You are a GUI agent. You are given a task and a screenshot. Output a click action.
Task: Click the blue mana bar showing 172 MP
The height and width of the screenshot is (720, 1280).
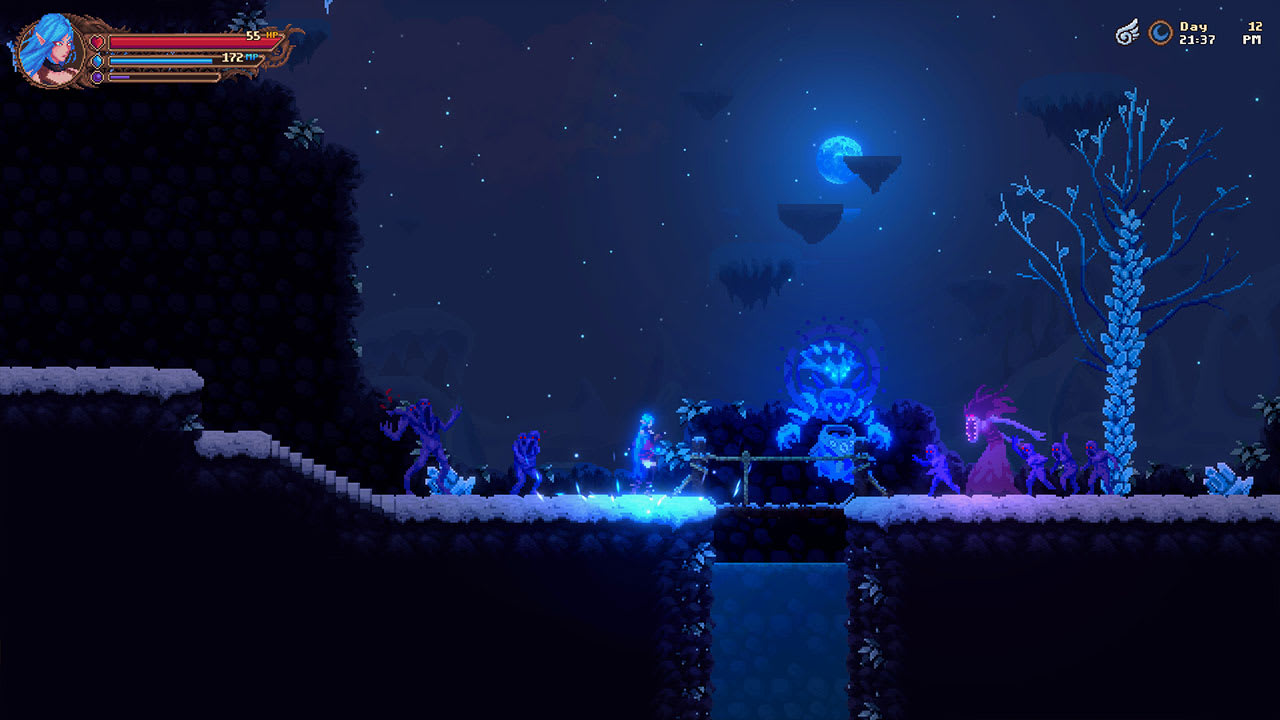[160, 60]
